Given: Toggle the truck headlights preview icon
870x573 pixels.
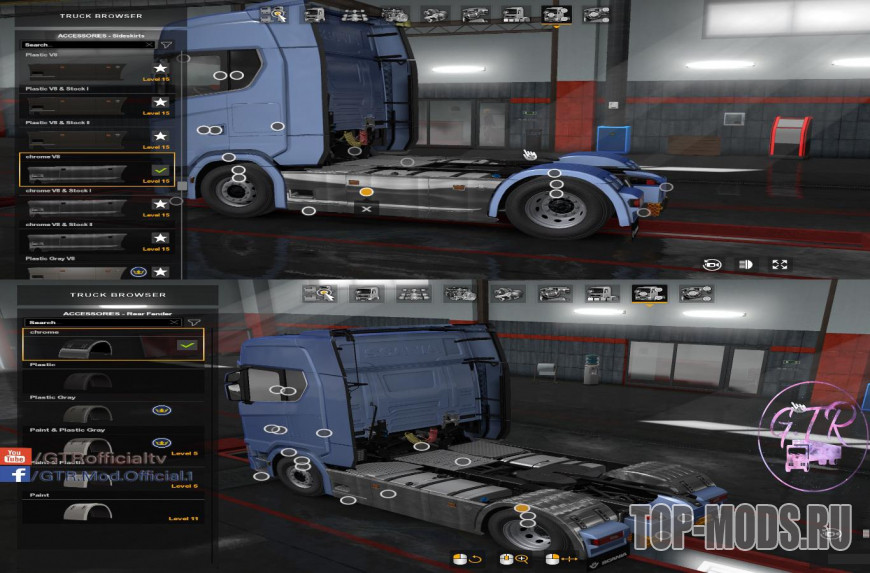Looking at the screenshot, I should 745,264.
